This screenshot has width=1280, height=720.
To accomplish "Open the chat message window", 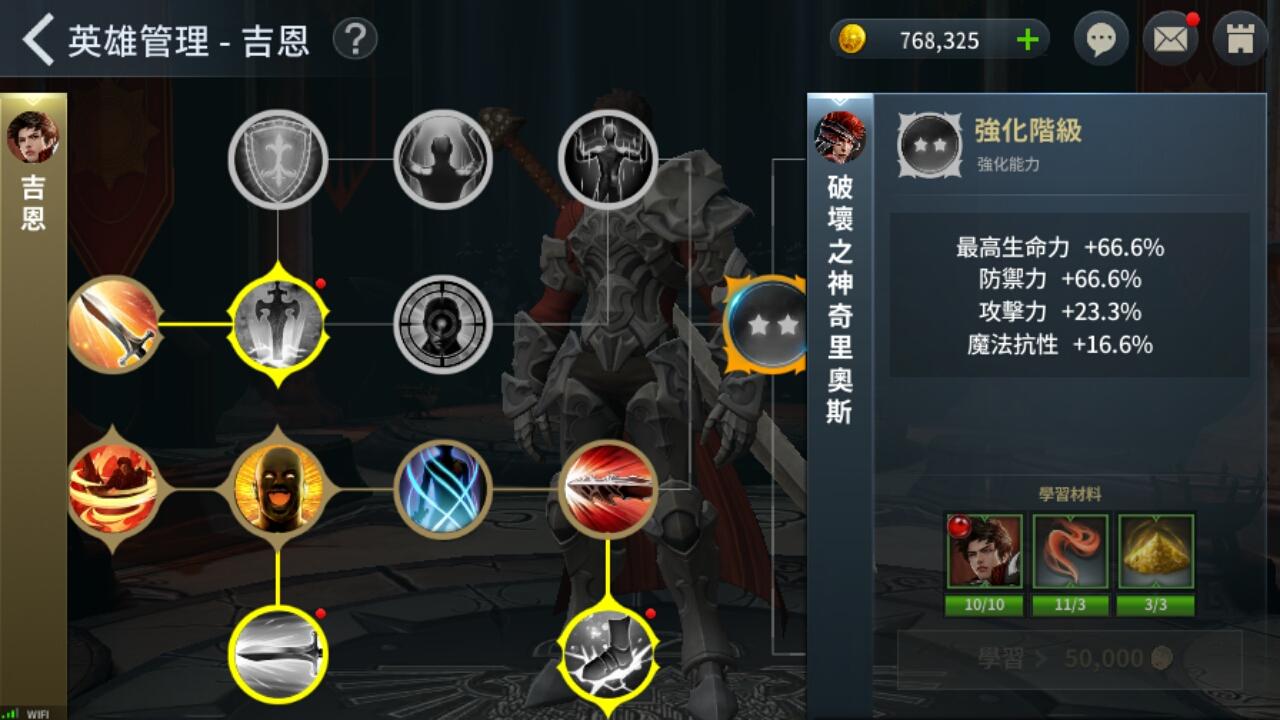I will tap(1100, 39).
